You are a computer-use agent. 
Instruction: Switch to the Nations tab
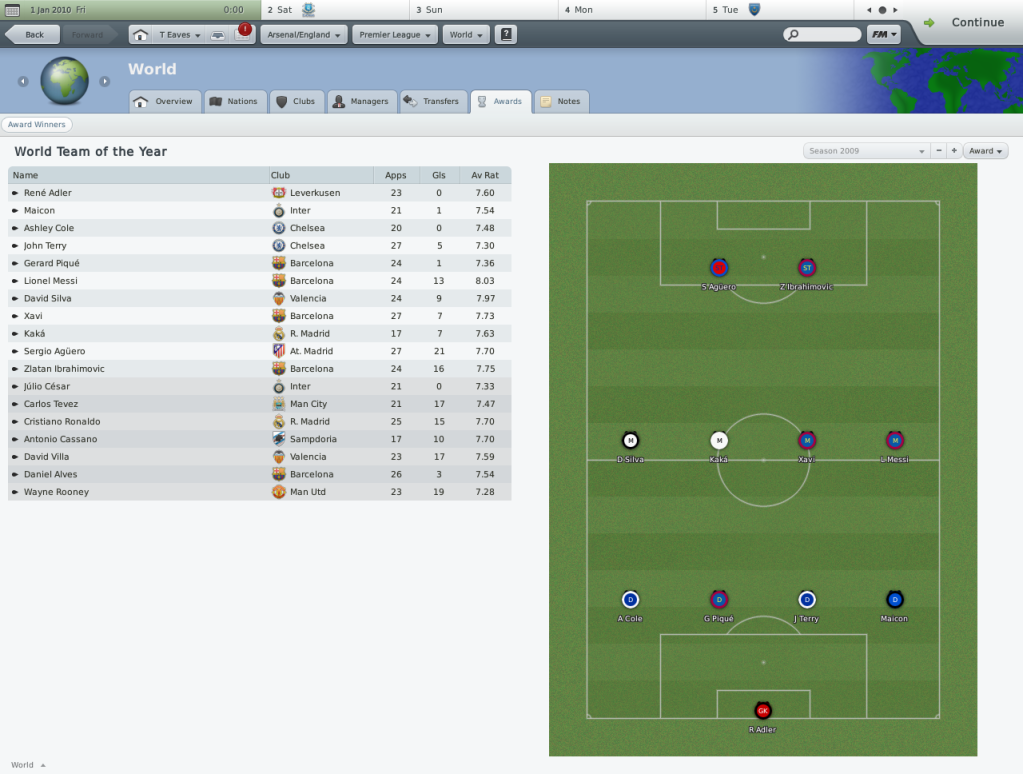234,101
